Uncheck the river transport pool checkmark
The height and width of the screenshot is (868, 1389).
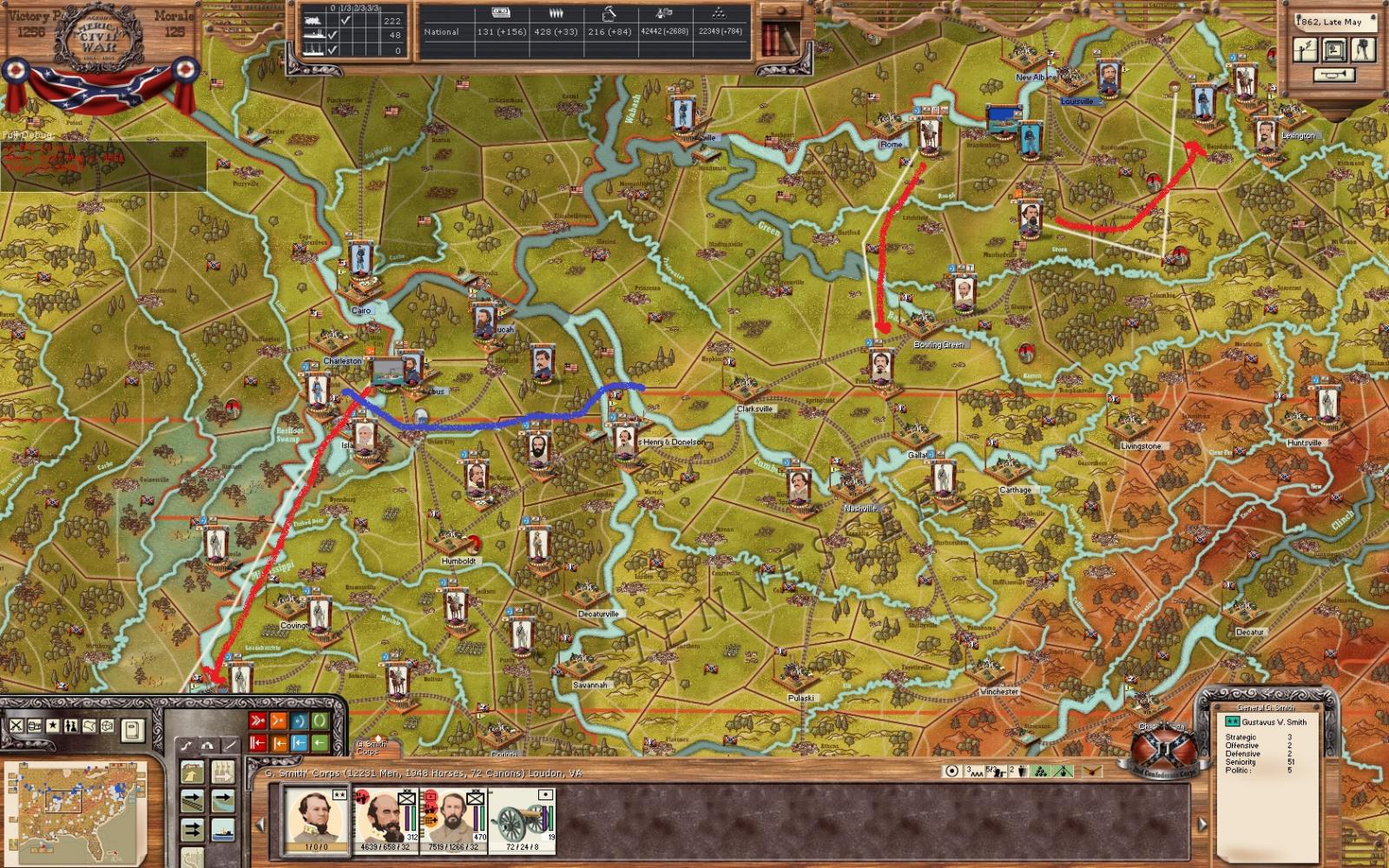point(332,36)
